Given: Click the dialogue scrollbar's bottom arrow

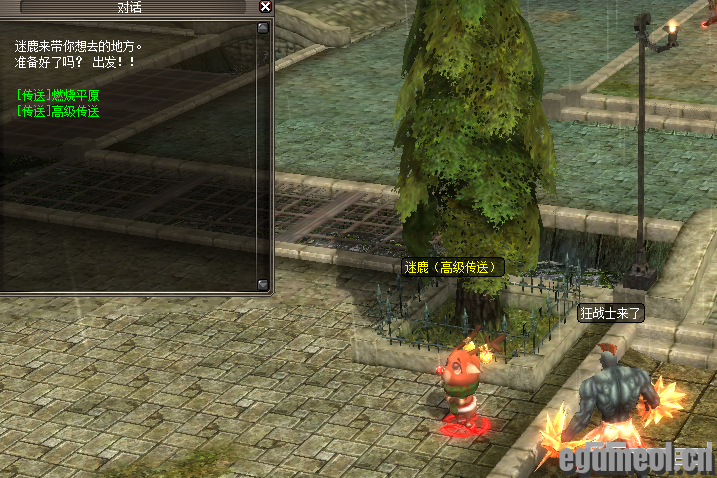Looking at the screenshot, I should (263, 285).
